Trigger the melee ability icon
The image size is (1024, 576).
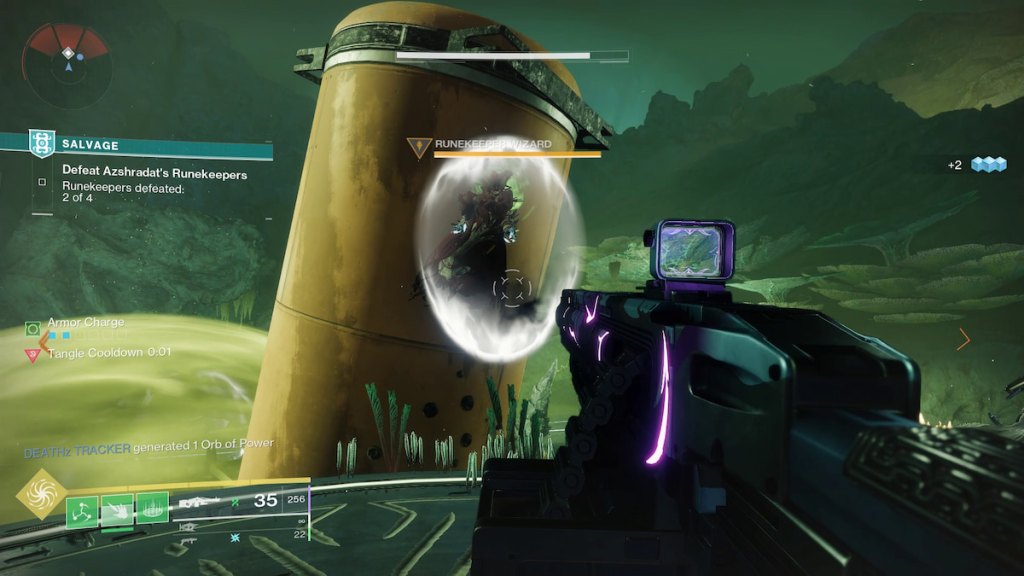(x=117, y=510)
